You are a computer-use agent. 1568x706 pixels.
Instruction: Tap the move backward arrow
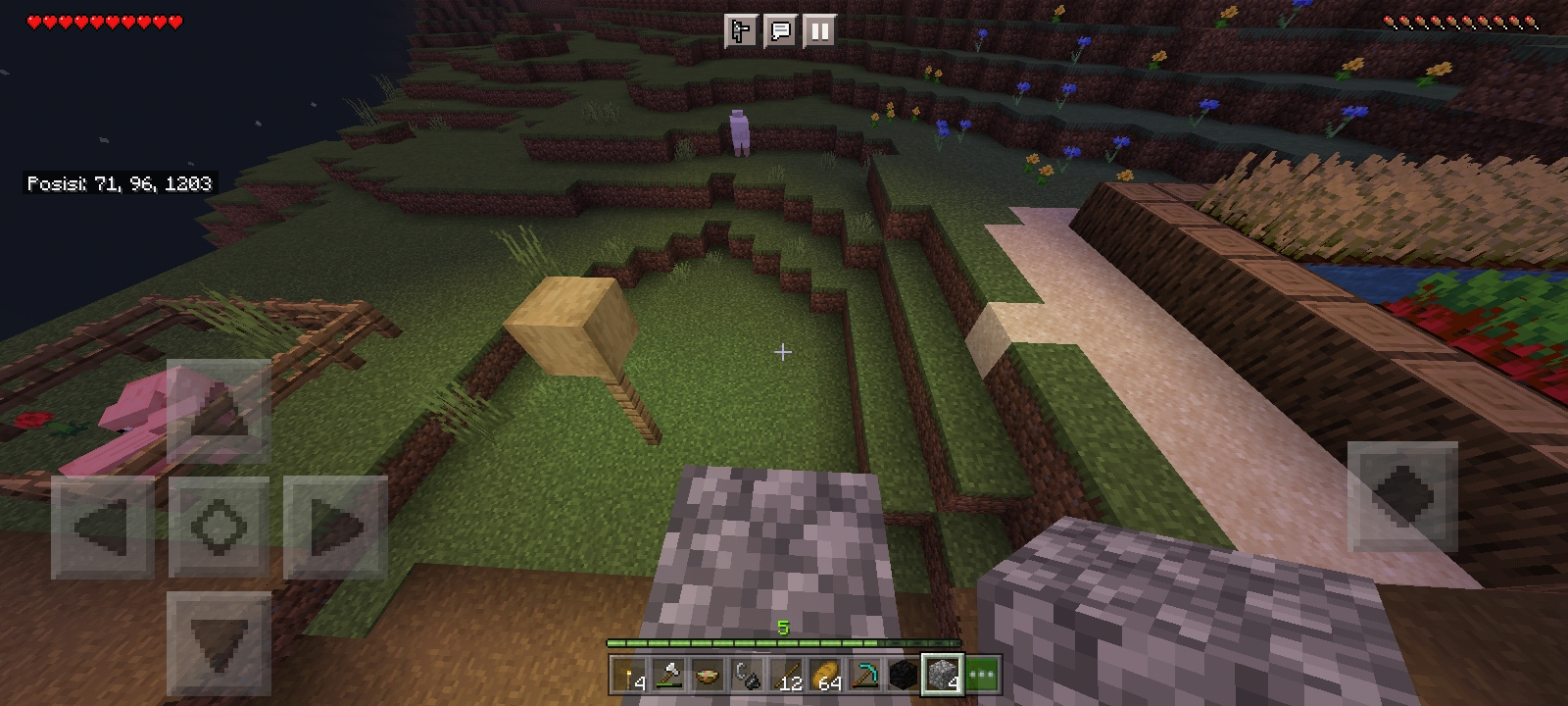pyautogui.click(x=219, y=642)
